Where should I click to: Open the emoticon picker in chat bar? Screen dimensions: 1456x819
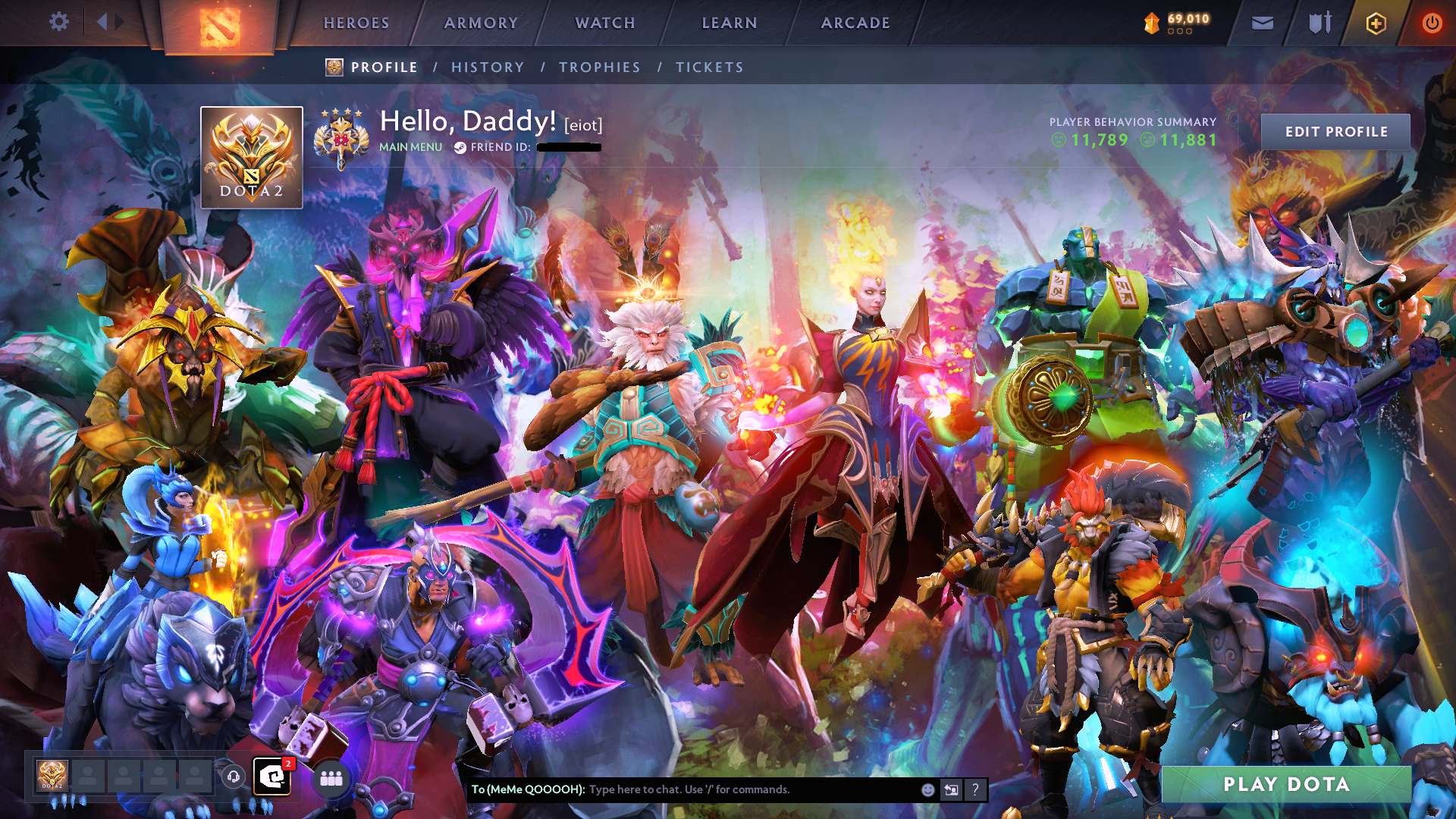(927, 790)
